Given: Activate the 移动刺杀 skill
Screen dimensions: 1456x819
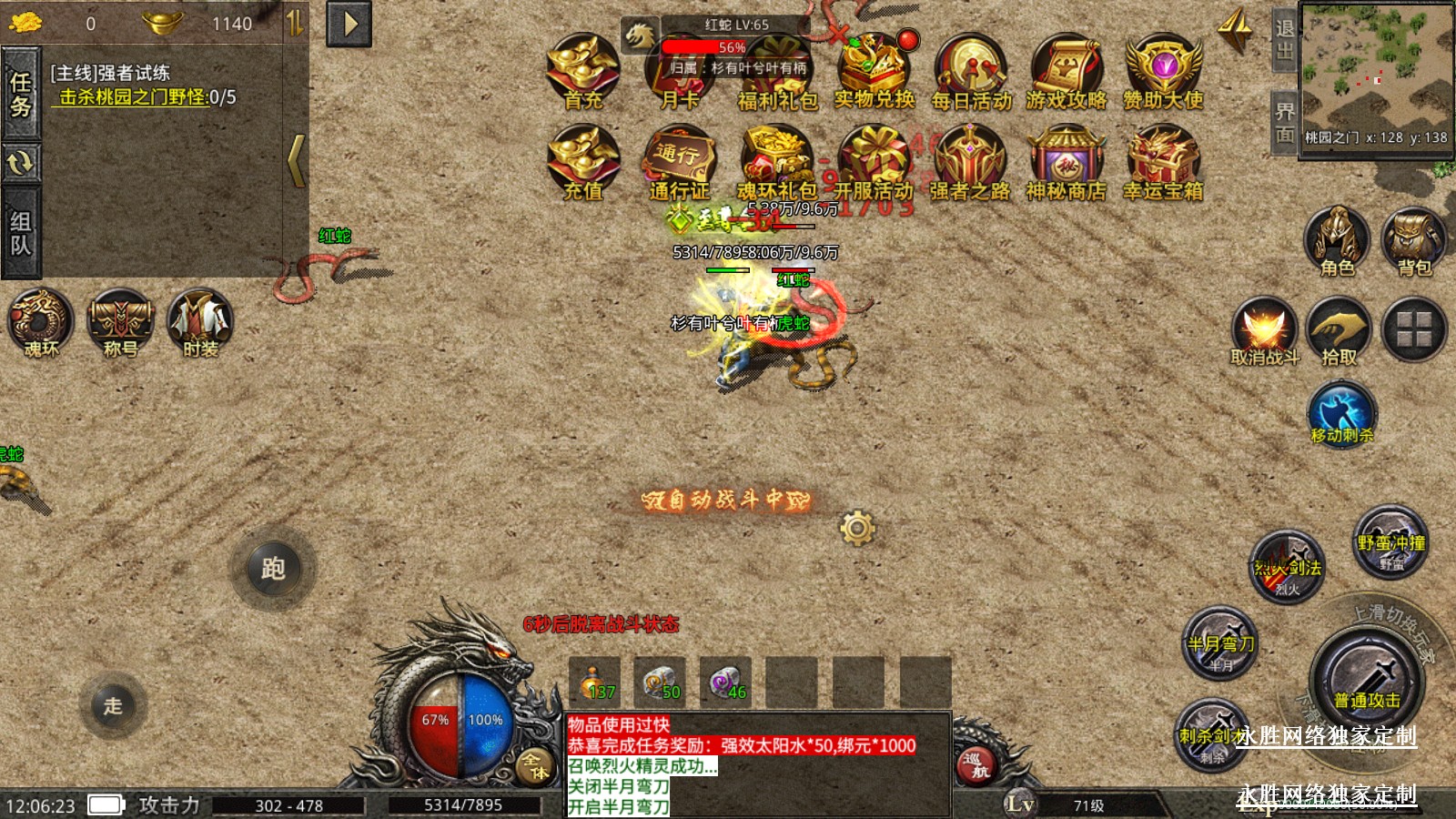Looking at the screenshot, I should click(1341, 412).
